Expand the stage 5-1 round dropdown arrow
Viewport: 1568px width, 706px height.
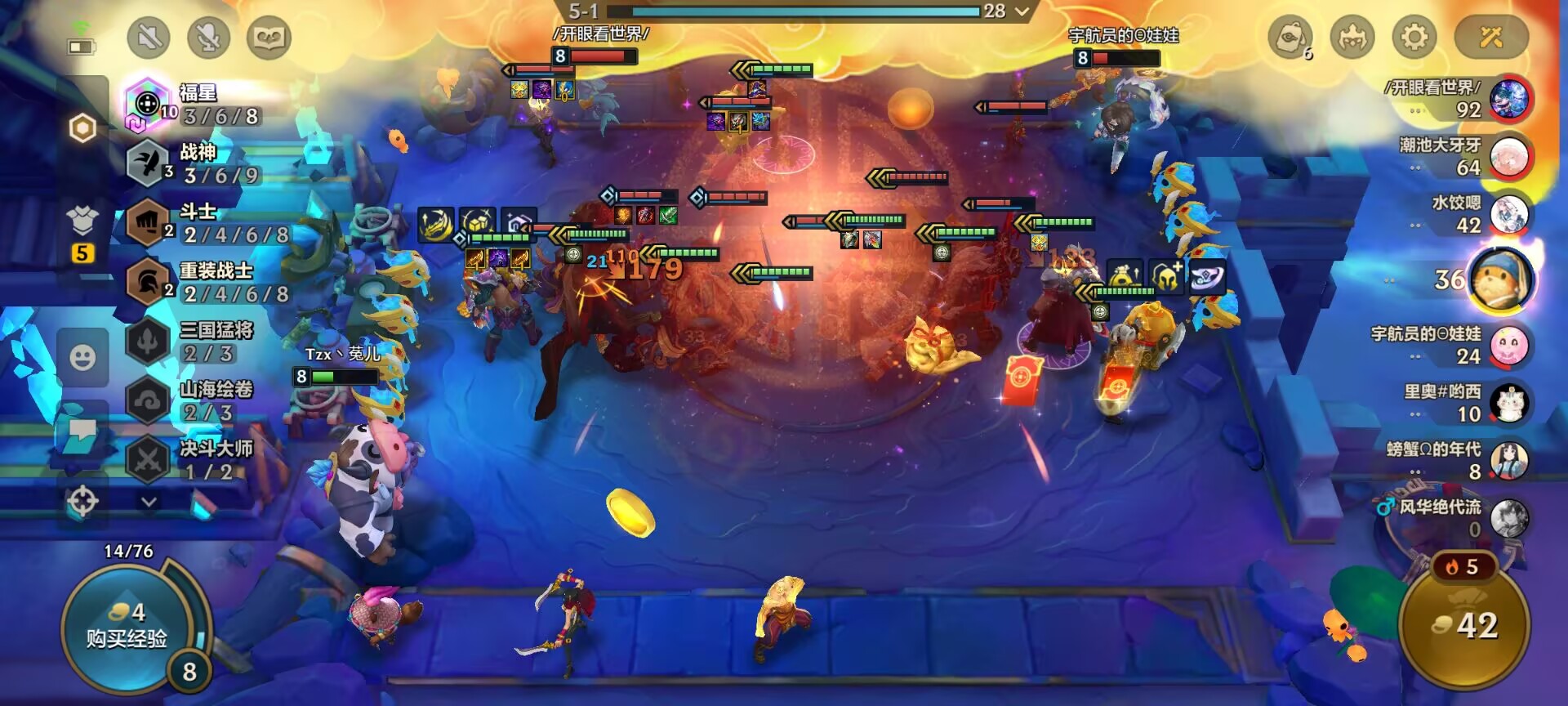[1022, 11]
